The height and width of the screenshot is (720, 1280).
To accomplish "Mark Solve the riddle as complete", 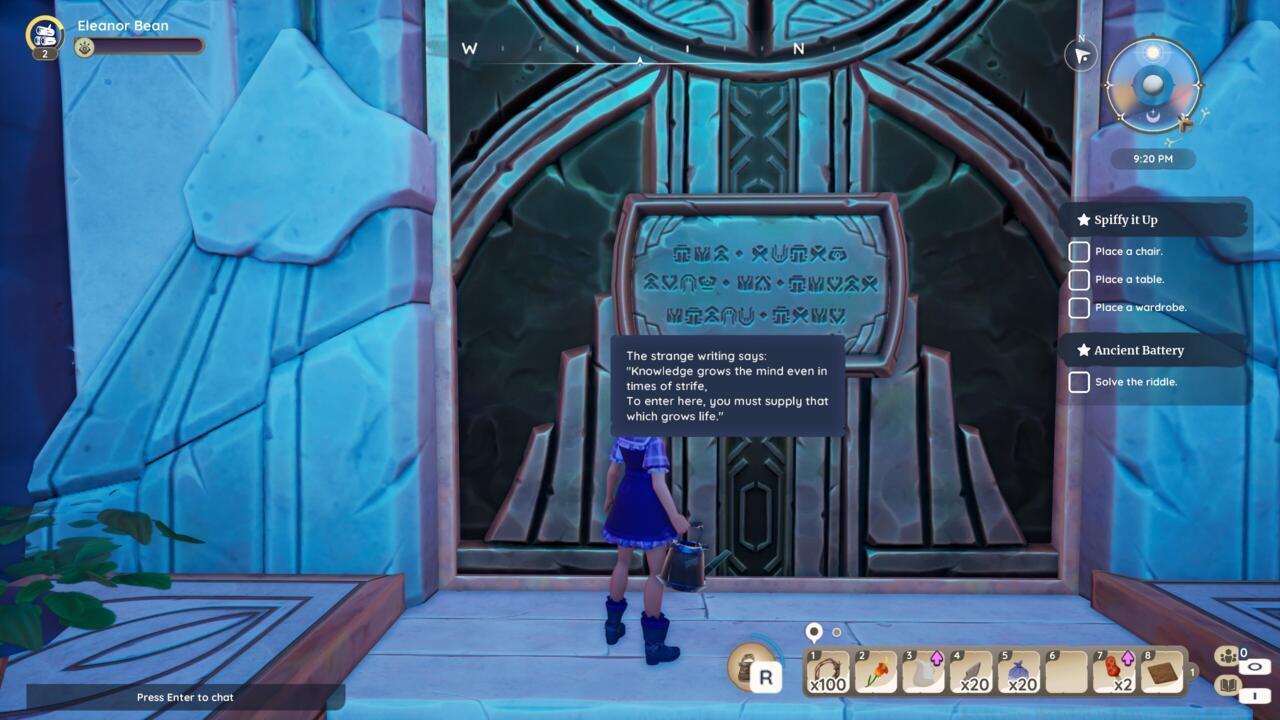I will coord(1079,382).
